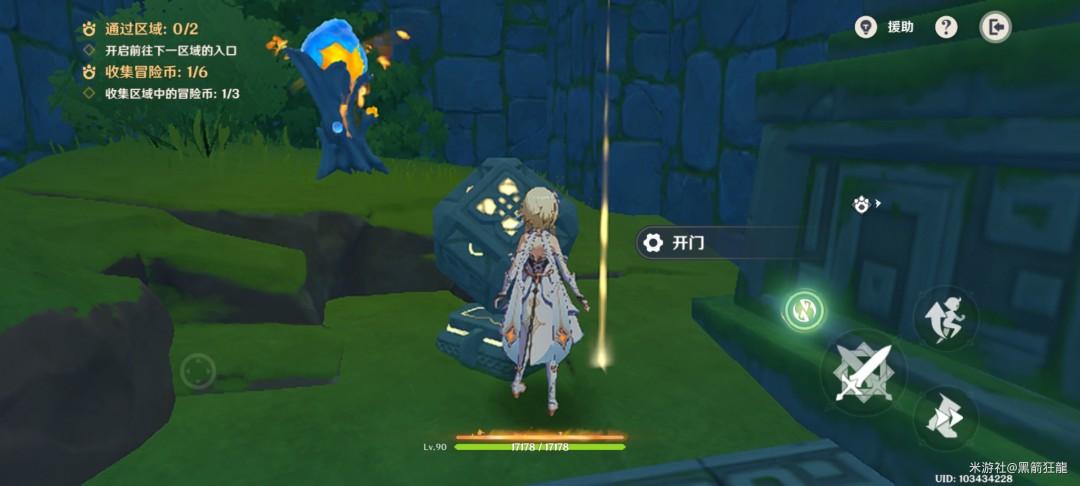Exit the domain via the leave icon

click(995, 27)
